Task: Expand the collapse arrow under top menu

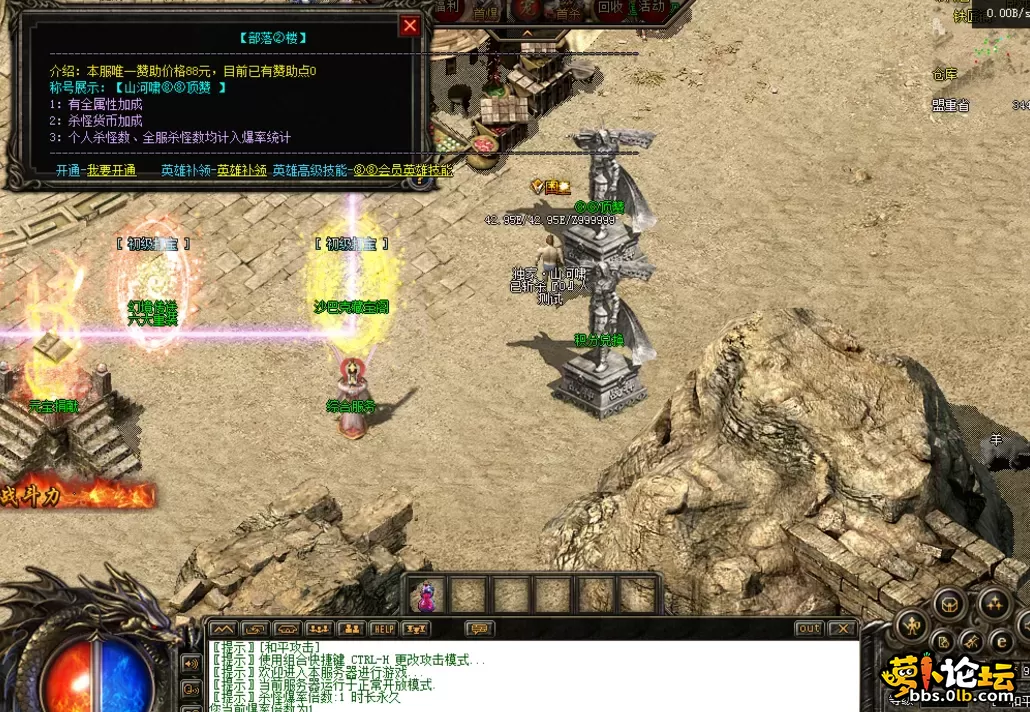Action: point(528,33)
